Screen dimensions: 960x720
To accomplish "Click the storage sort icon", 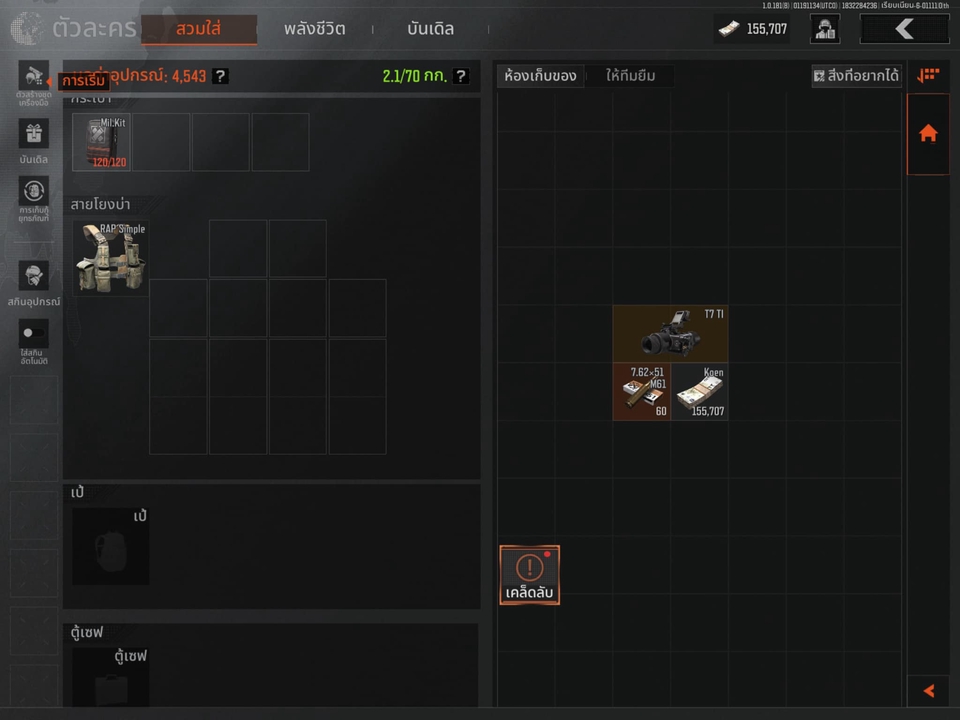I will tap(928, 75).
